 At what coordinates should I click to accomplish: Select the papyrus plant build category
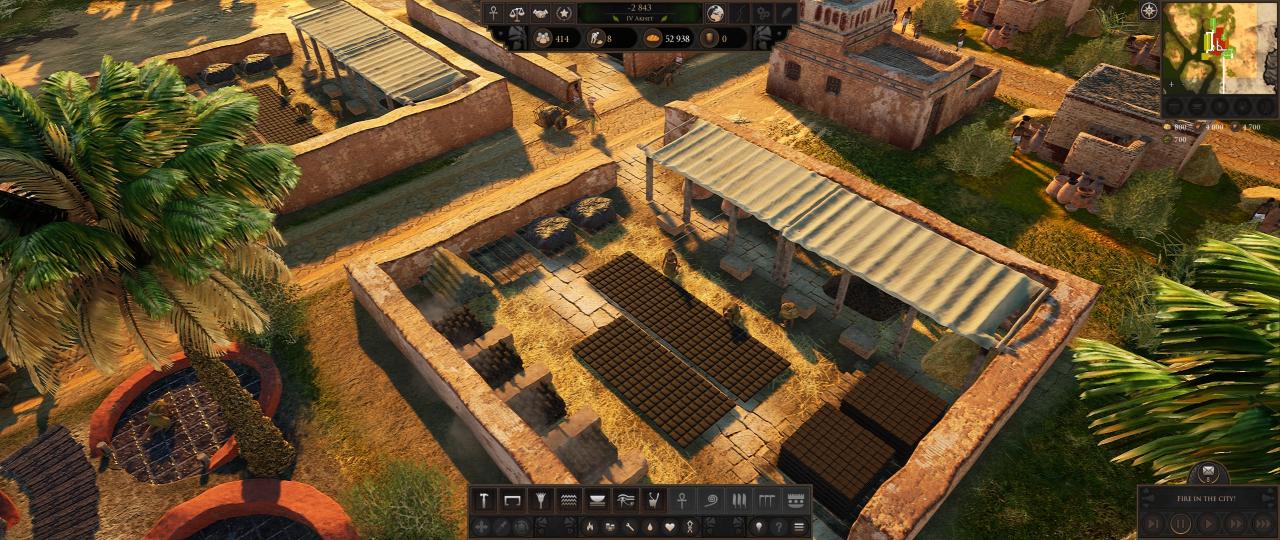(x=541, y=499)
